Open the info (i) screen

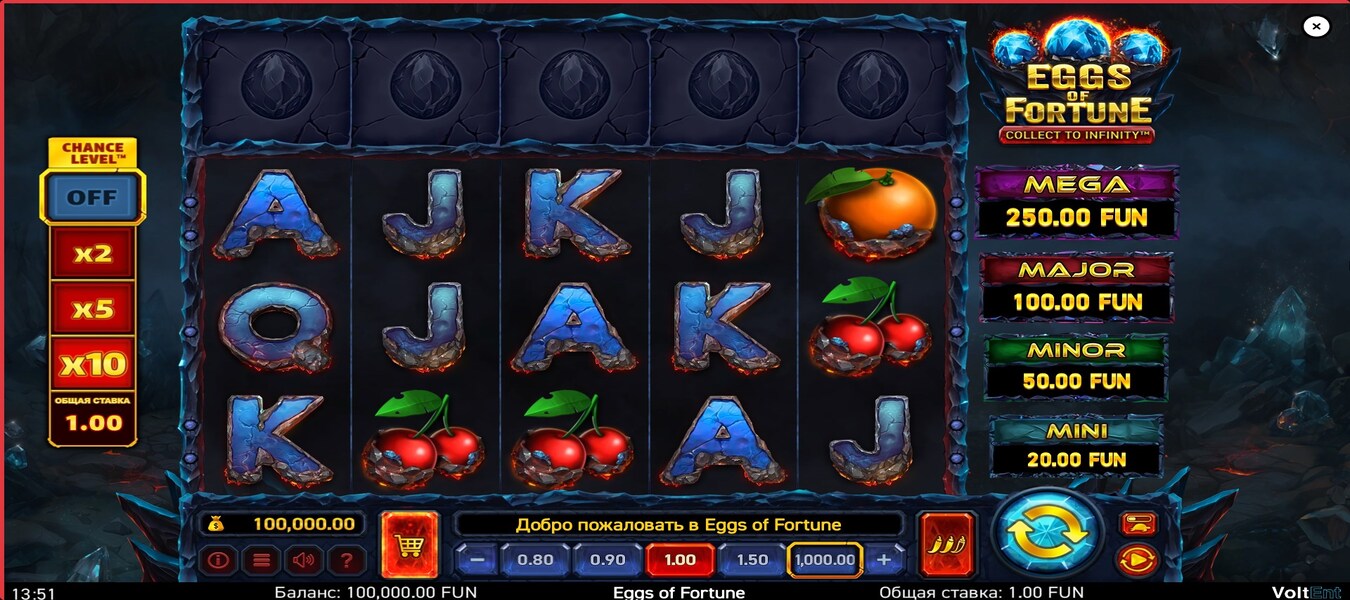point(218,560)
